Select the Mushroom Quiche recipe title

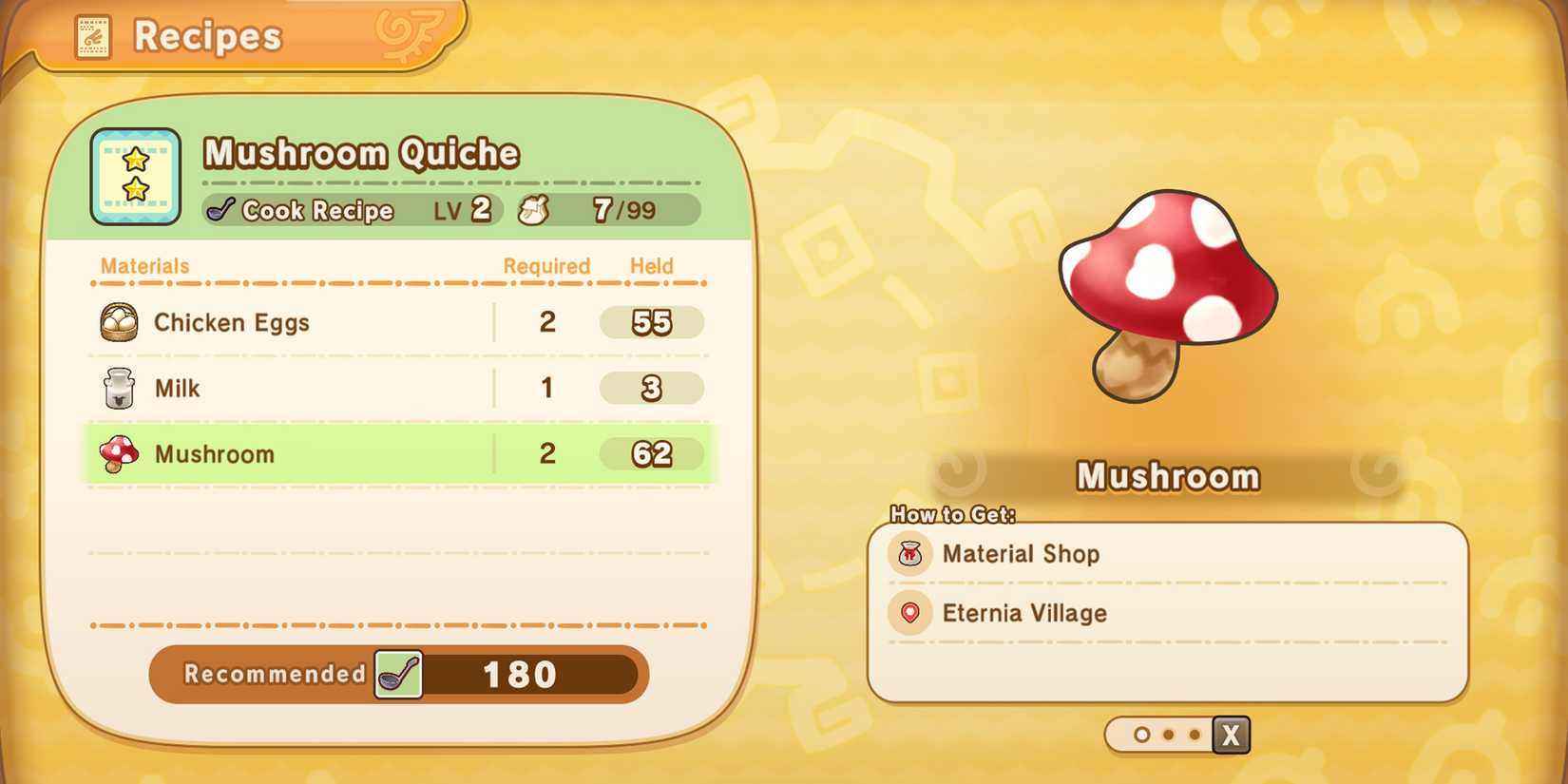coord(361,152)
